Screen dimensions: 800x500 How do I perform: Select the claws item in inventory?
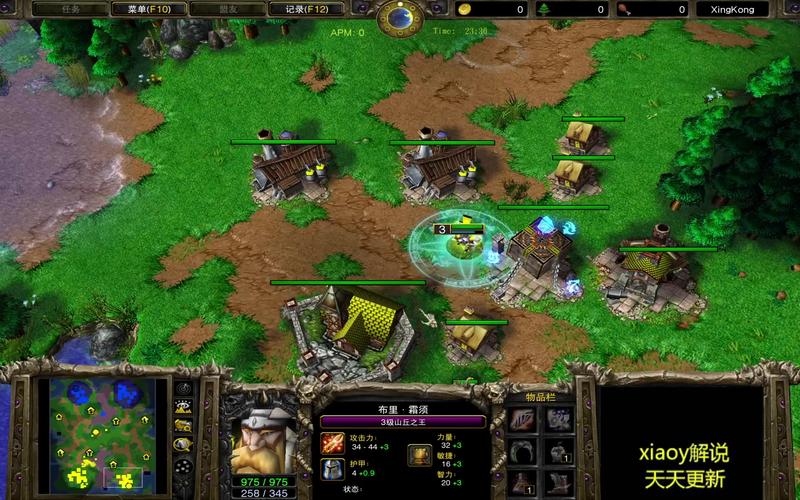coord(524,419)
